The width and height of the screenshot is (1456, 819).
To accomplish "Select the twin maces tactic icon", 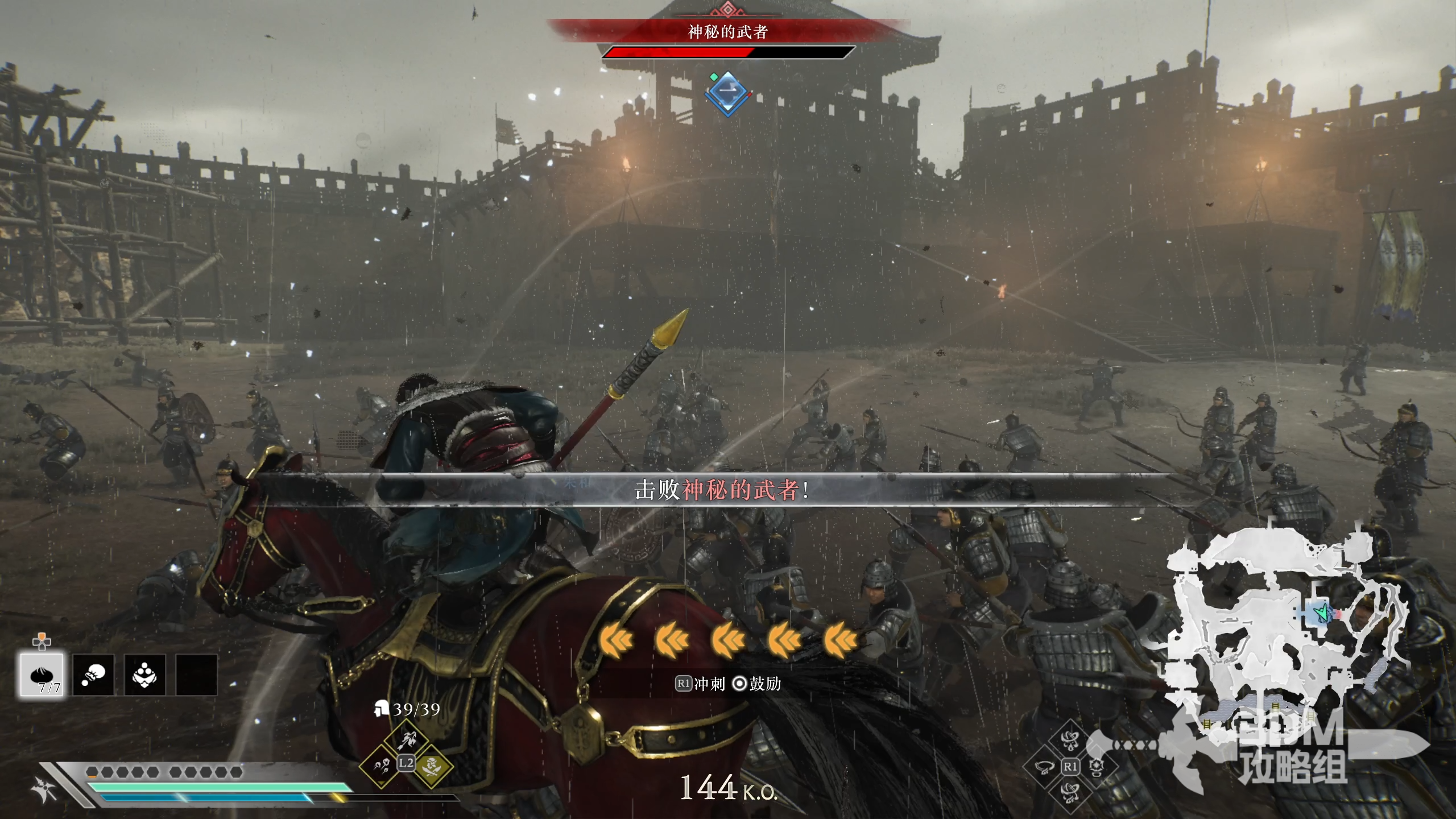I will tap(380, 767).
